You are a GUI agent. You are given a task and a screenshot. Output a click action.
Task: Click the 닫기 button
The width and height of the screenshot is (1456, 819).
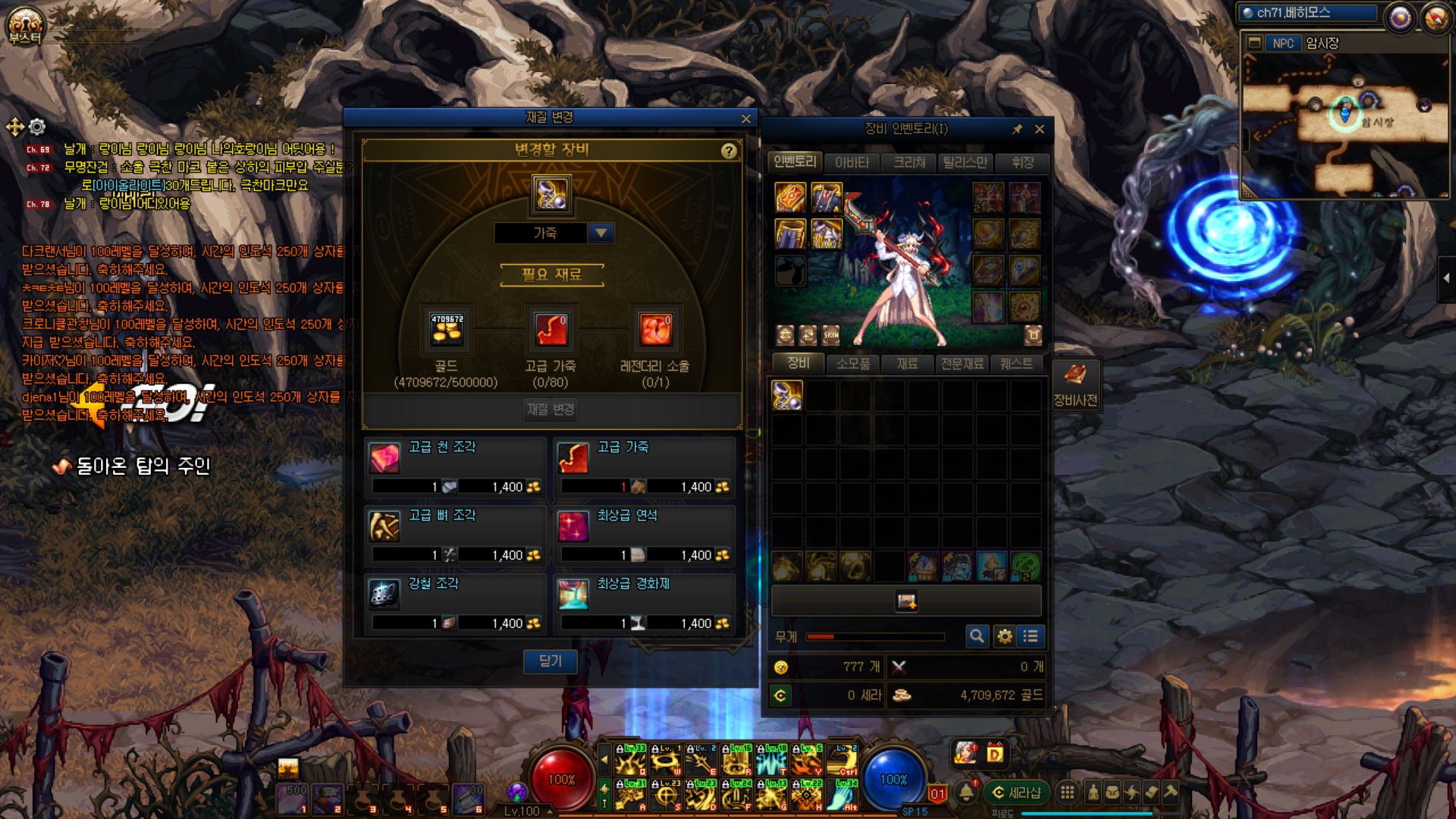pyautogui.click(x=551, y=661)
